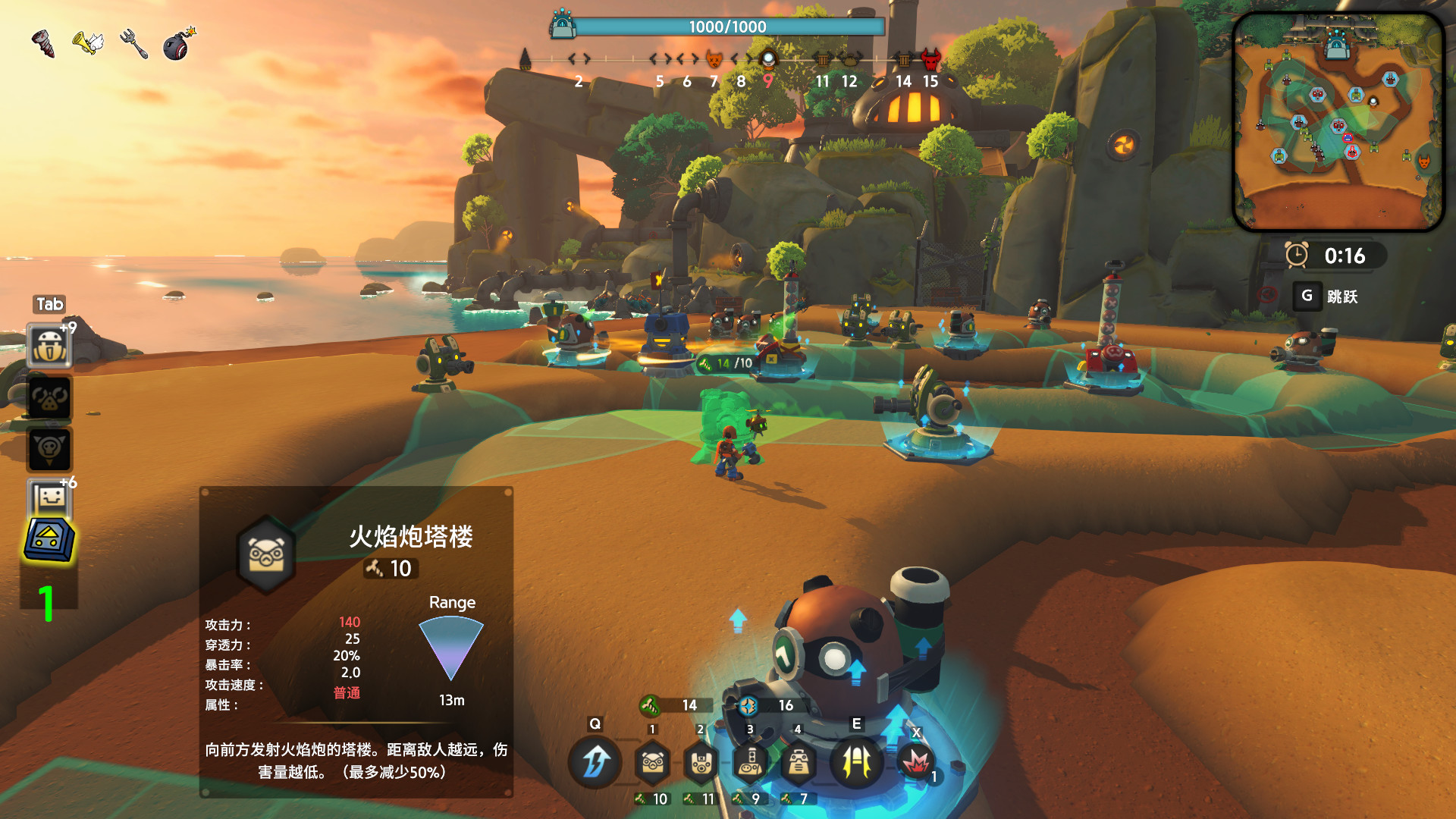Click the smiley flag icon with +6
The image size is (1456, 819).
(x=50, y=498)
